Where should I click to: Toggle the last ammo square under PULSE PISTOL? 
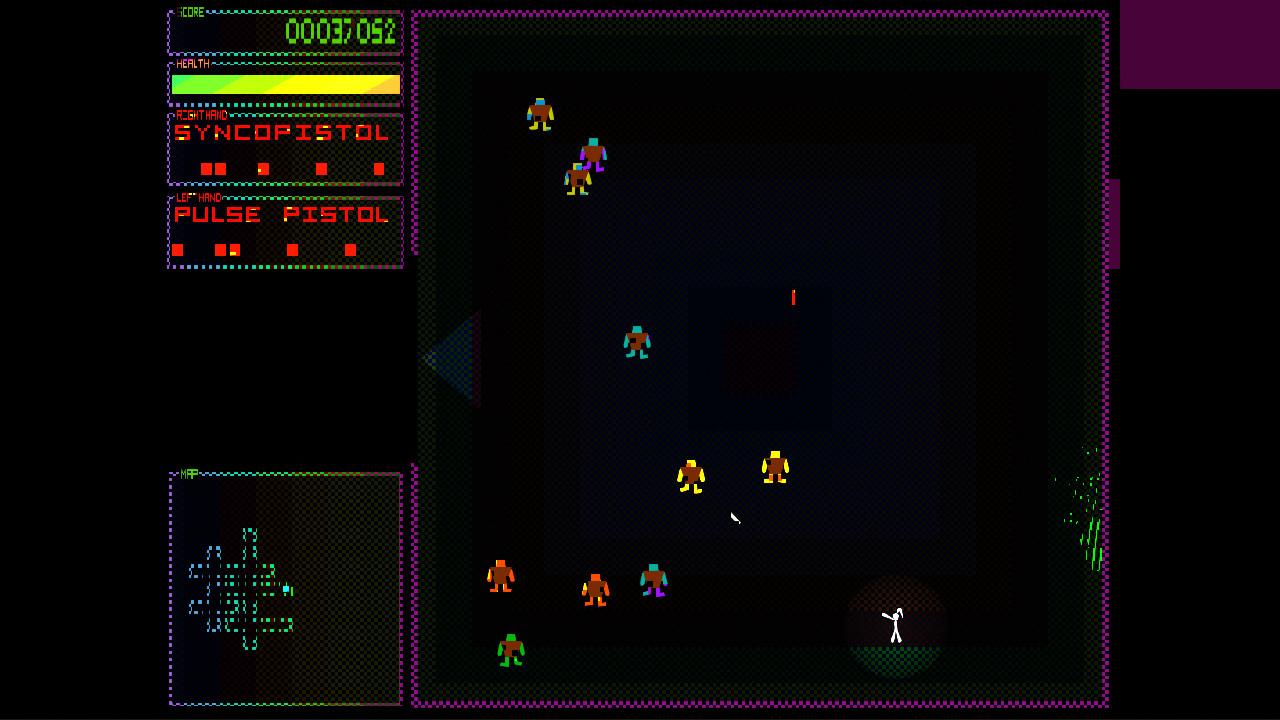click(351, 248)
